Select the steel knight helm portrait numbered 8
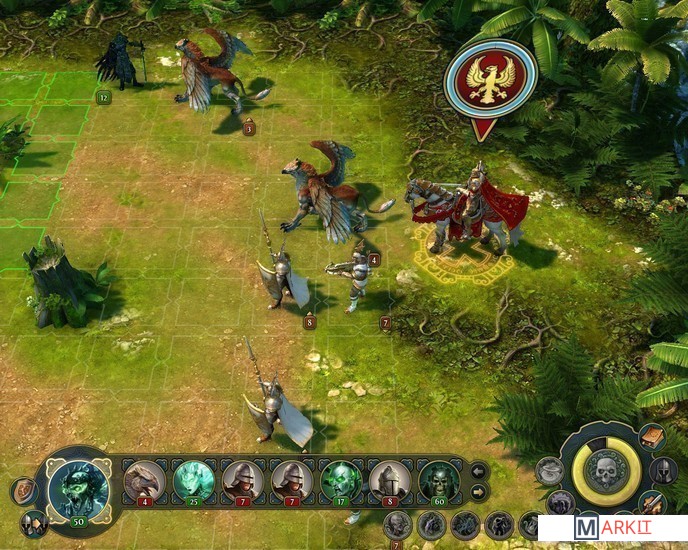688x550 pixels. [390, 480]
